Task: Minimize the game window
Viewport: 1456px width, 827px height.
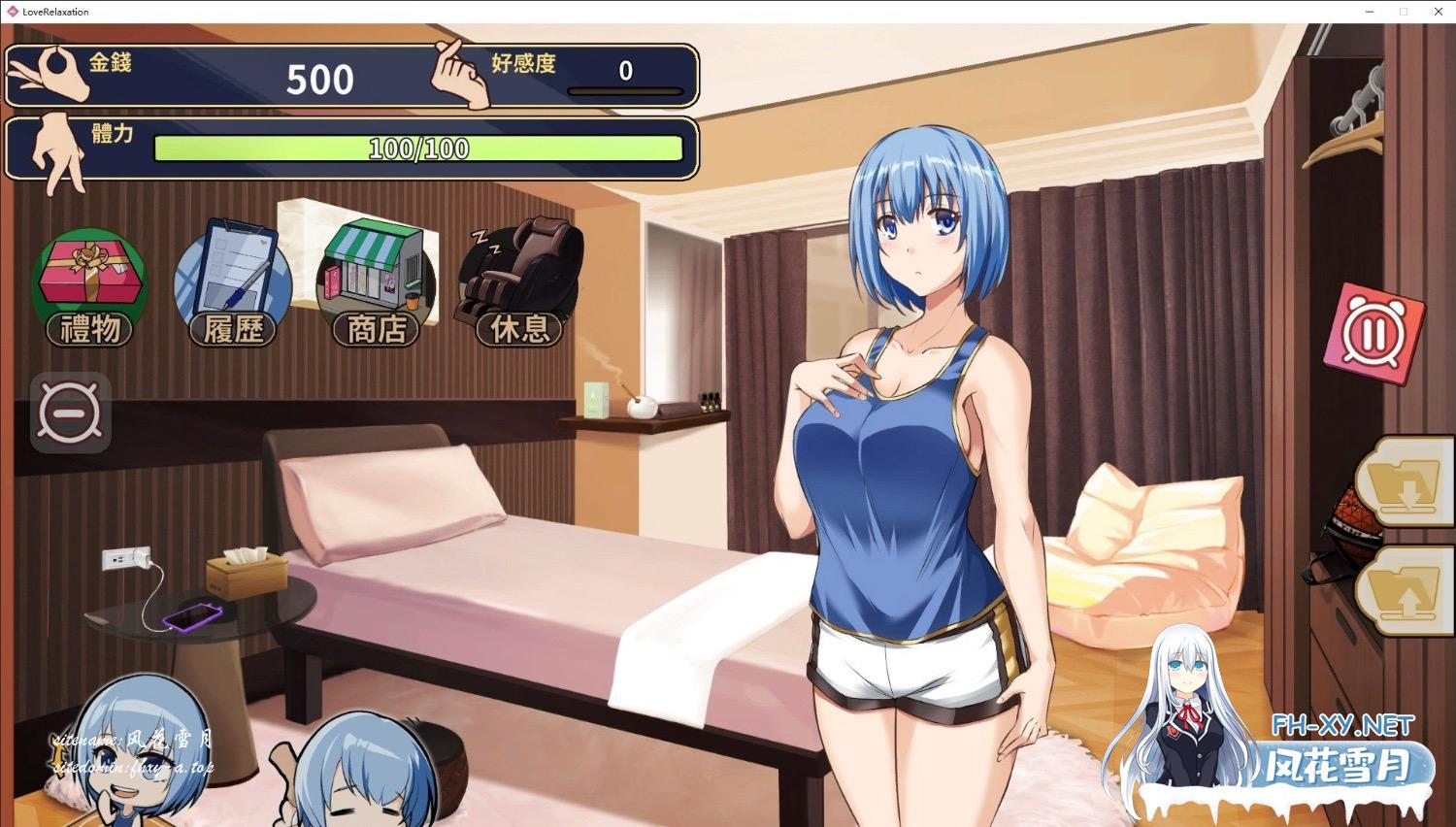Action: pyautogui.click(x=1370, y=12)
